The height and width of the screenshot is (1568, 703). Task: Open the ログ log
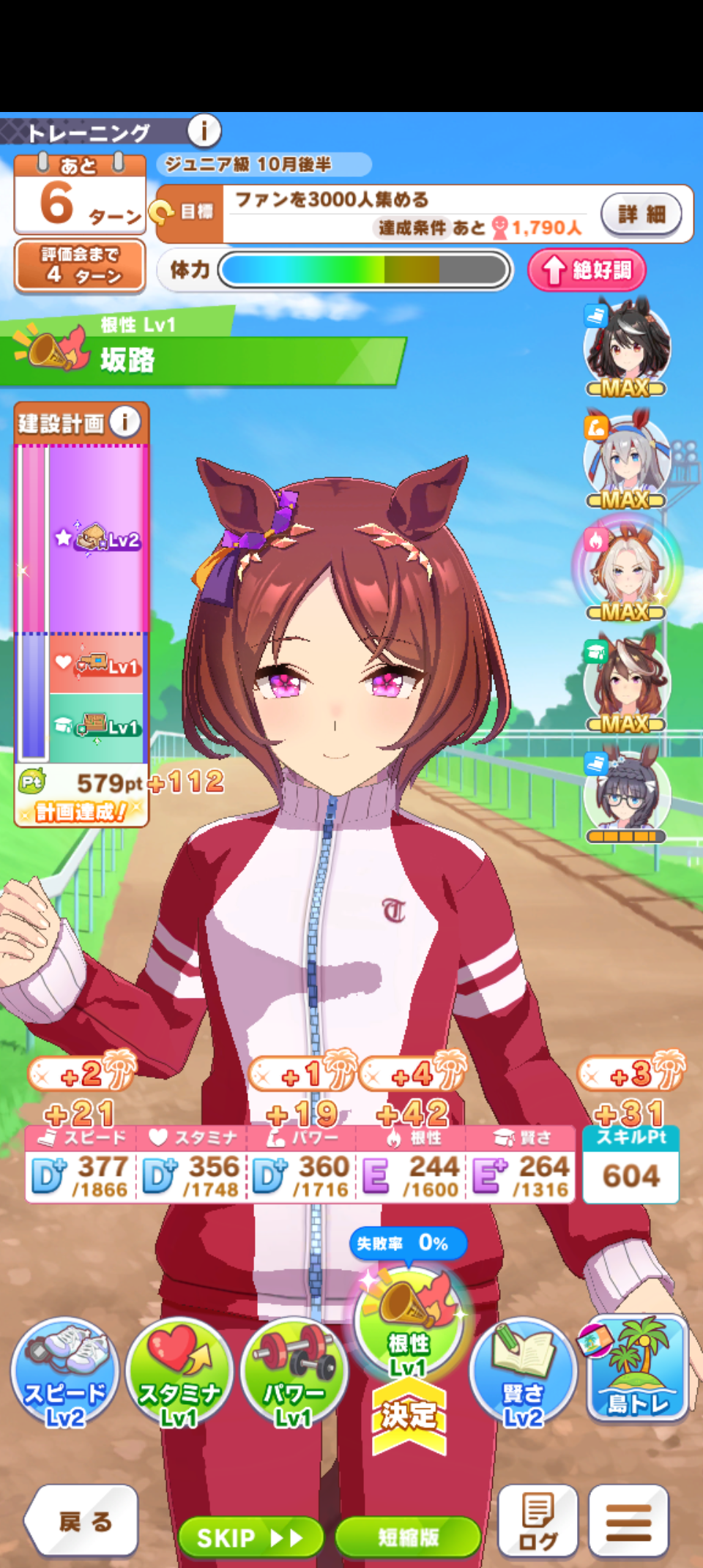[538, 1521]
